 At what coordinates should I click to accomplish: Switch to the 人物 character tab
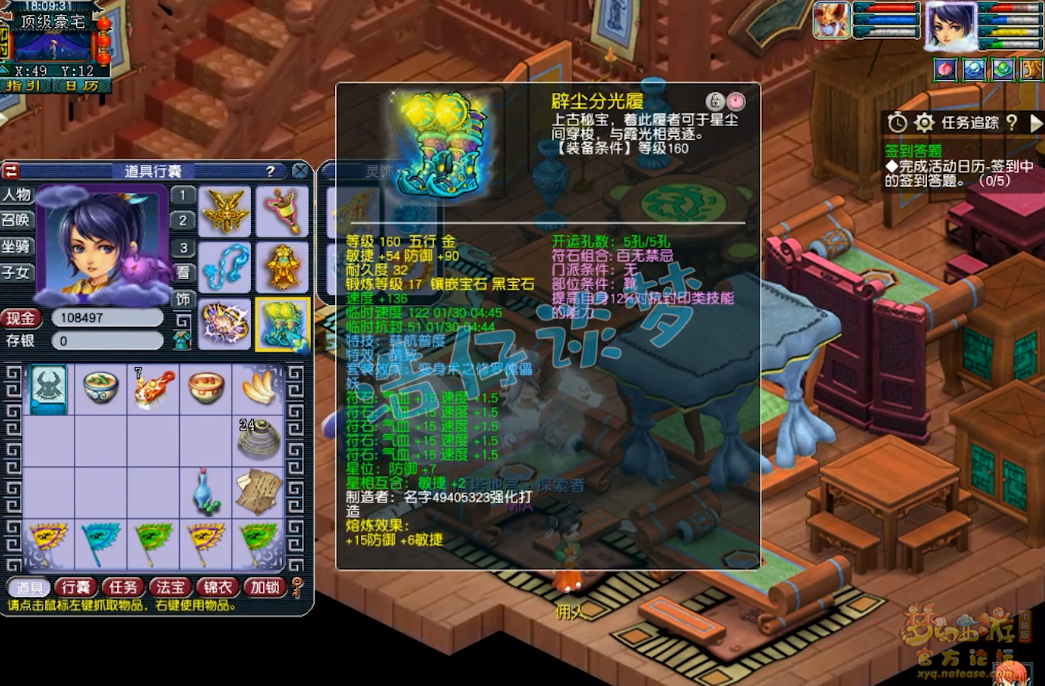(17, 195)
